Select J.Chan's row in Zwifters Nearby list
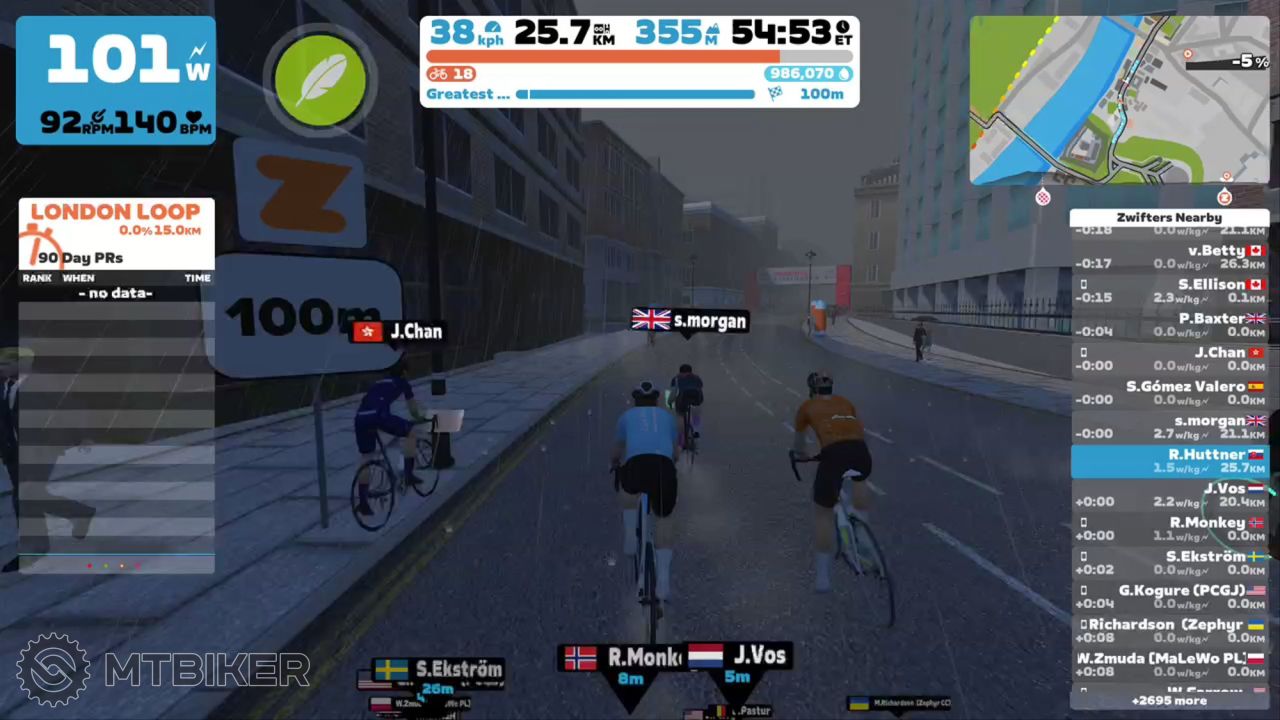Screen dimensions: 1280x720 click(1169, 359)
